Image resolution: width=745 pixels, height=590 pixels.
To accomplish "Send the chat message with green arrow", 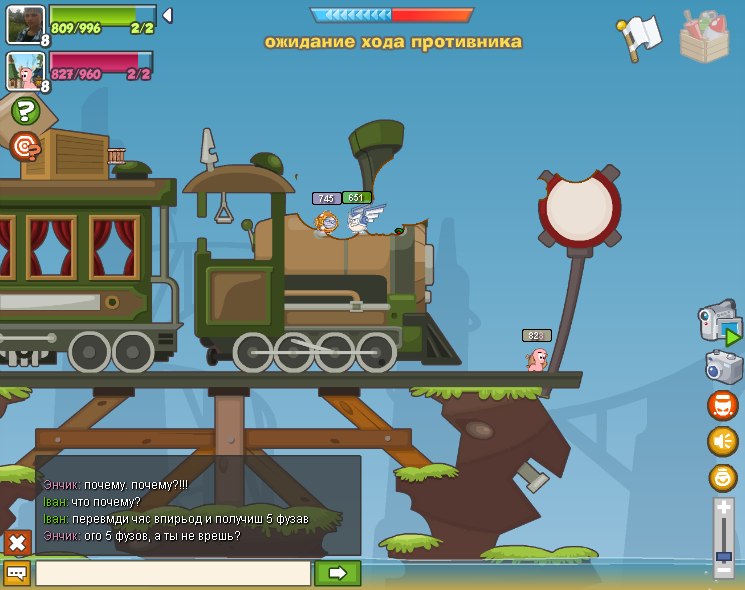I will pos(337,573).
